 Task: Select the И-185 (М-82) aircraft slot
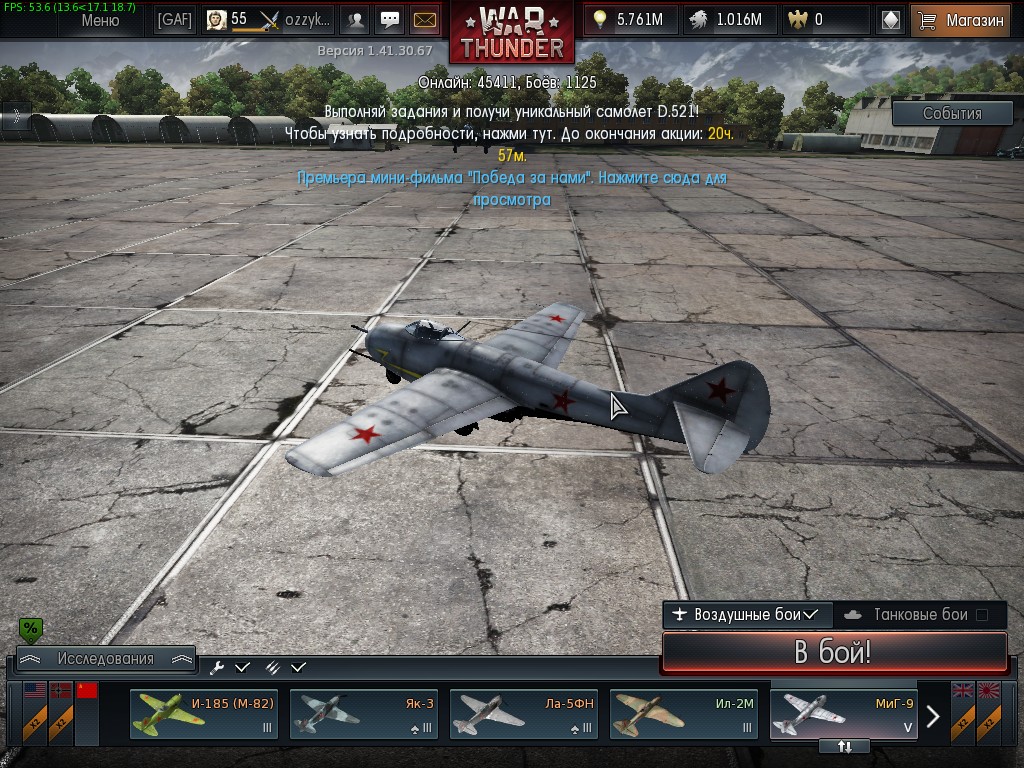[204, 714]
